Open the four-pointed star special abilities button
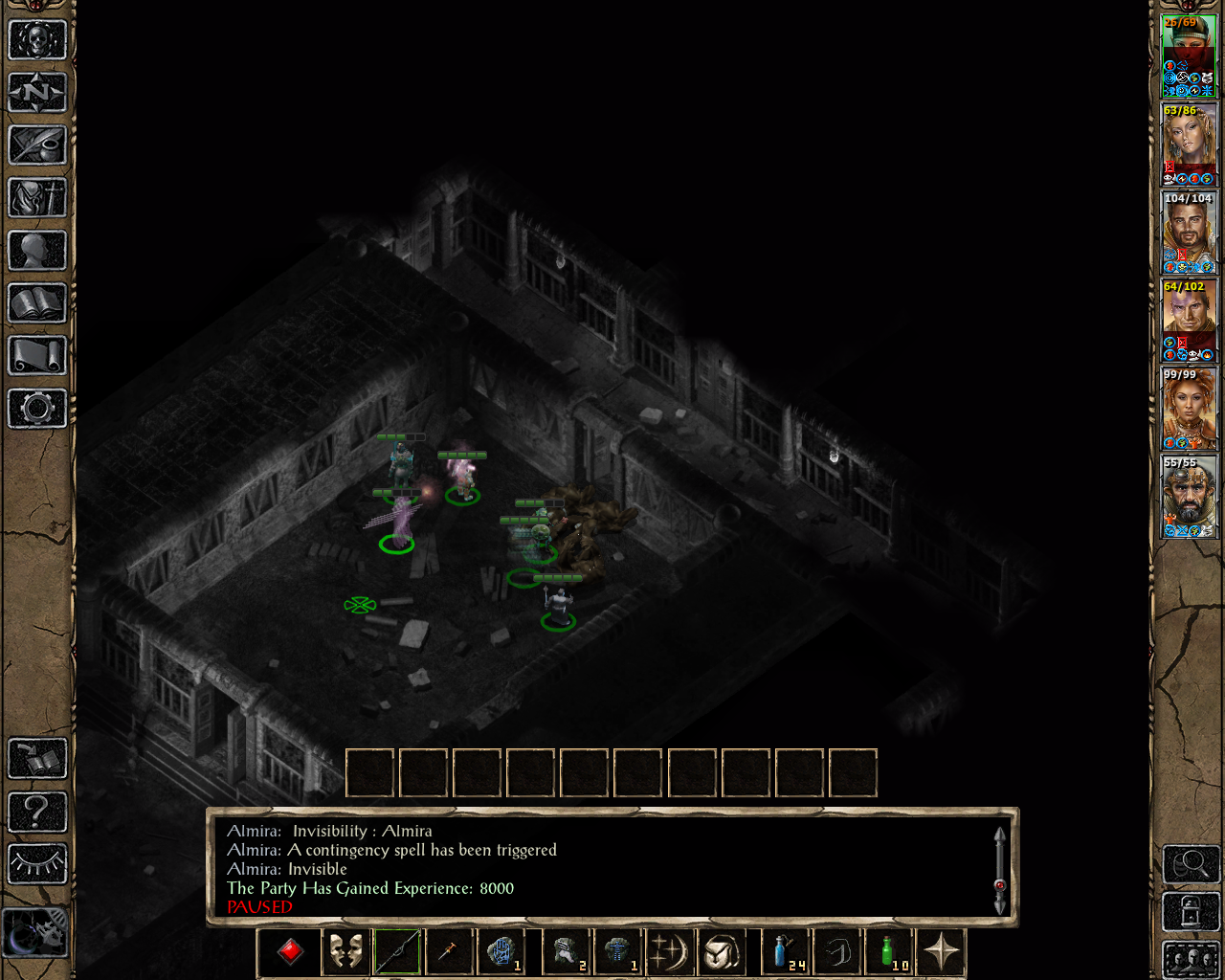This screenshot has width=1225, height=980. click(x=942, y=952)
